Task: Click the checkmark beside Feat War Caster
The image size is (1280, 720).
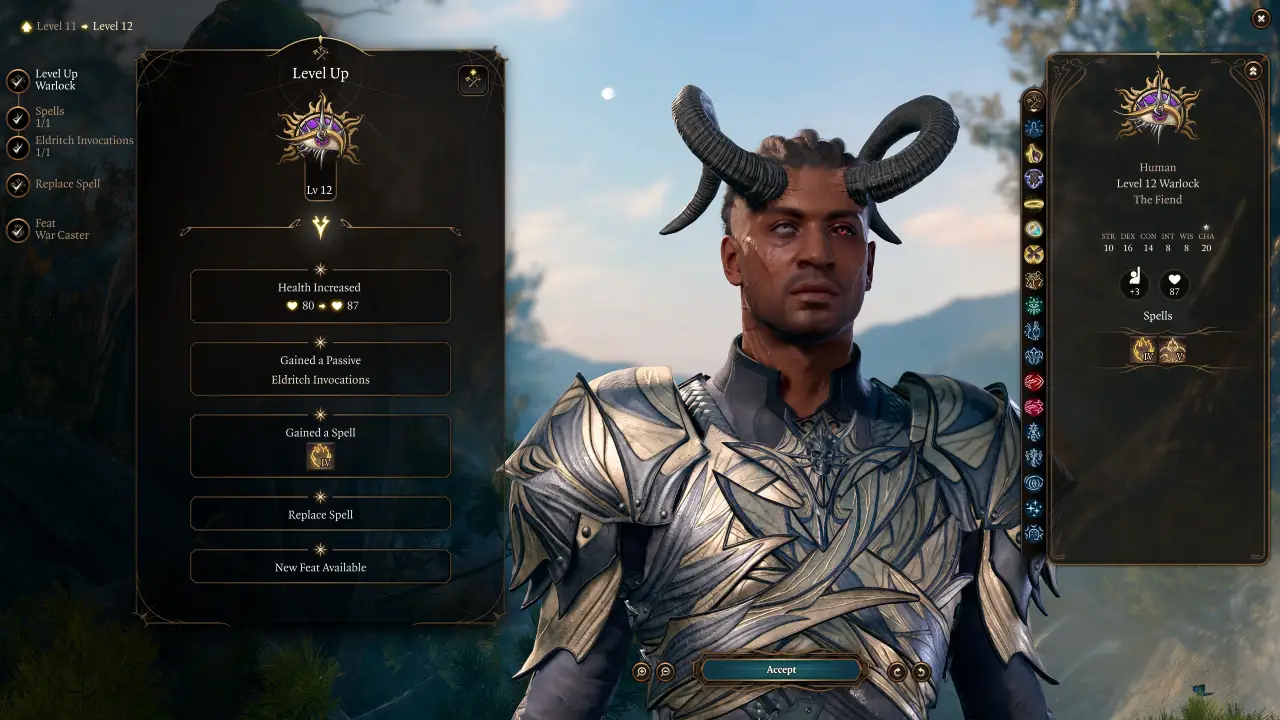Action: click(x=17, y=229)
